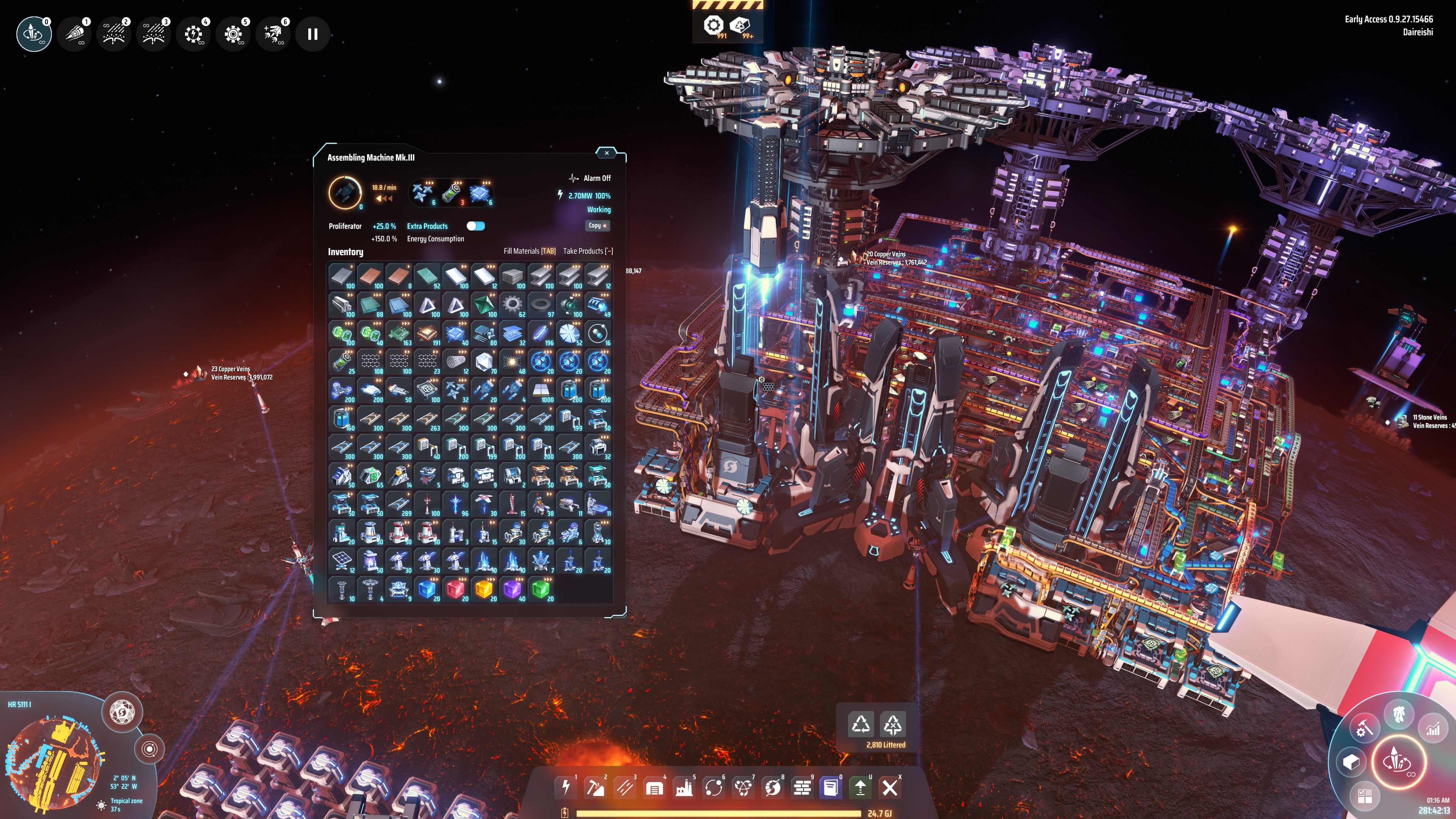1456x819 pixels.
Task: Open the storage build category
Action: pos(654,787)
